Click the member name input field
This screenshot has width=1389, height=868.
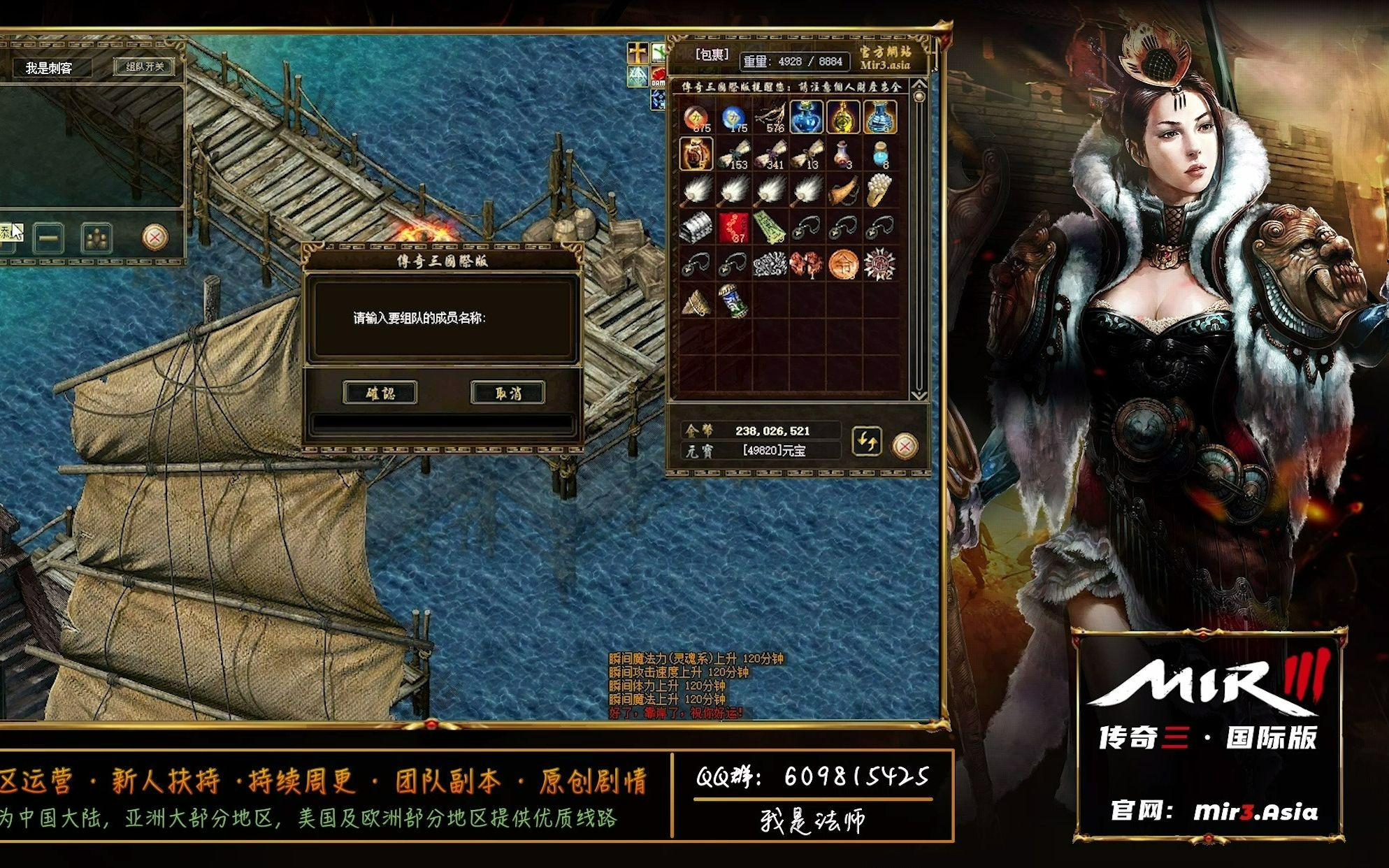[442, 424]
